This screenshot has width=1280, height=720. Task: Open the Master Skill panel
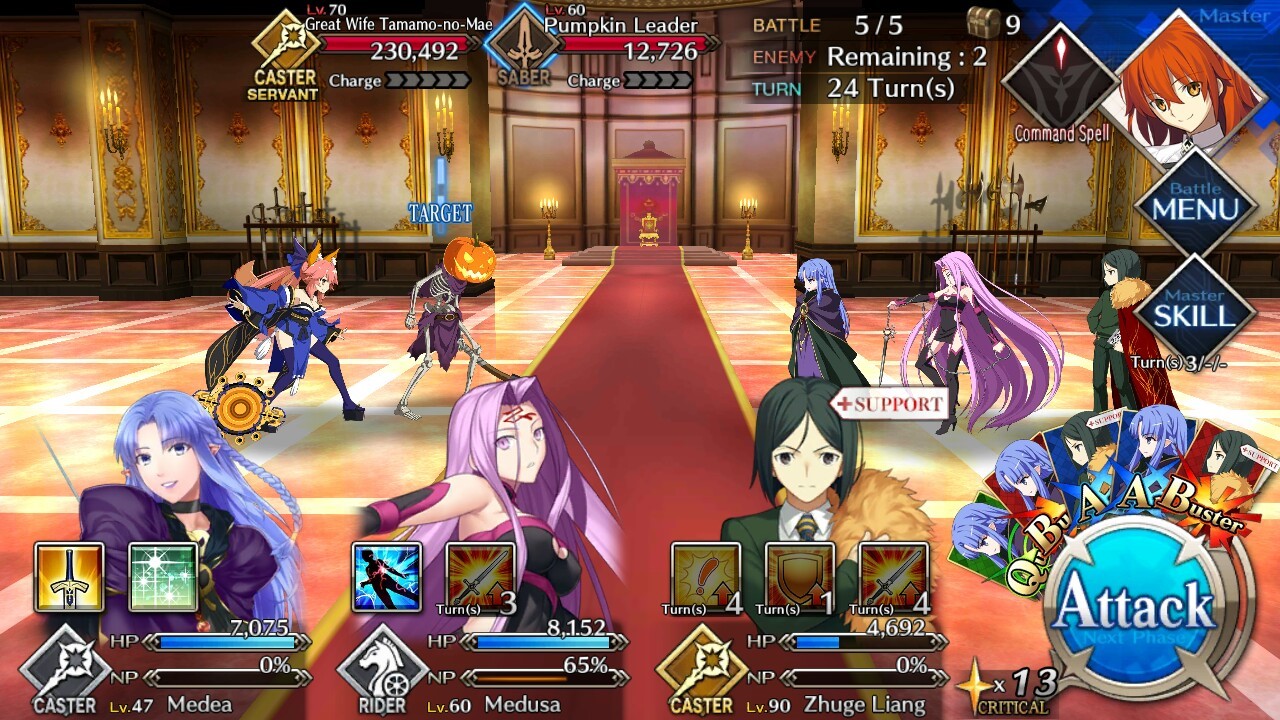pyautogui.click(x=1195, y=311)
